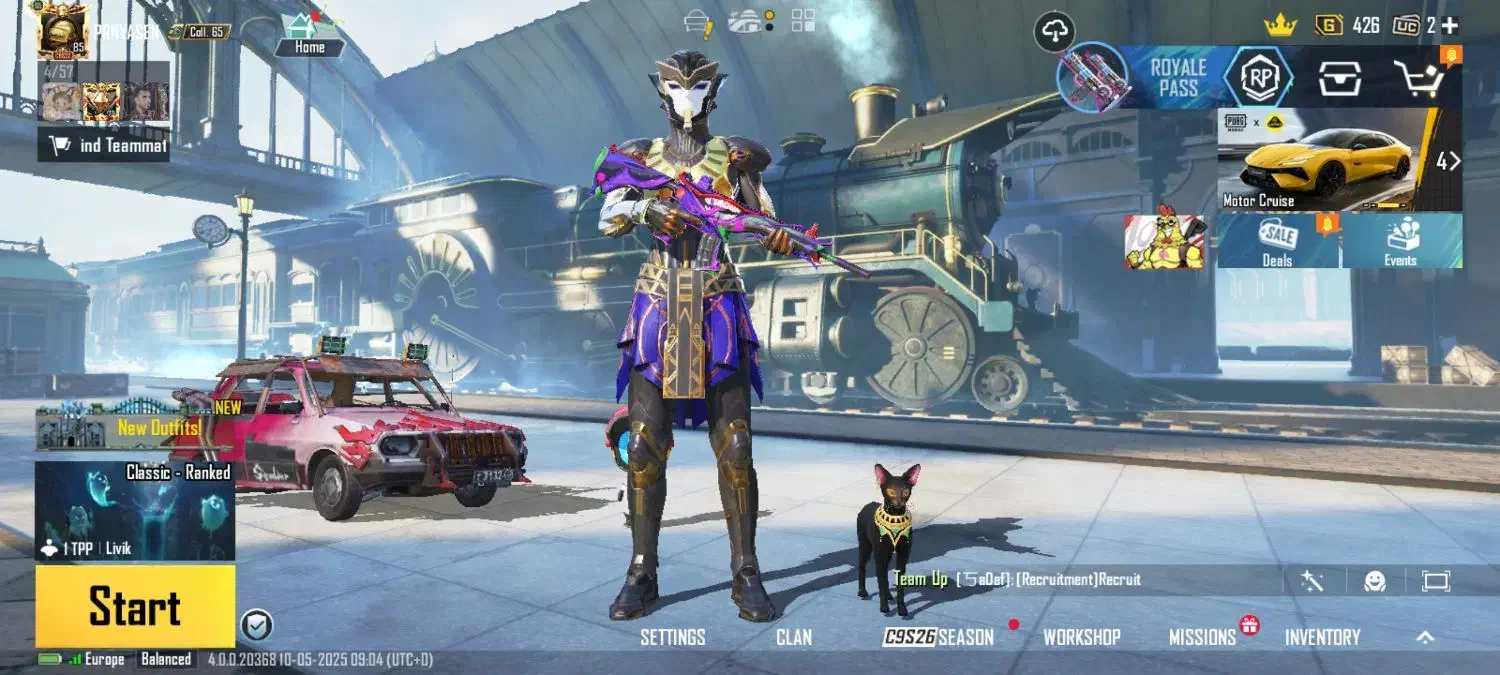This screenshot has width=1500, height=675.
Task: Click the Find Teammates button
Action: tap(104, 146)
